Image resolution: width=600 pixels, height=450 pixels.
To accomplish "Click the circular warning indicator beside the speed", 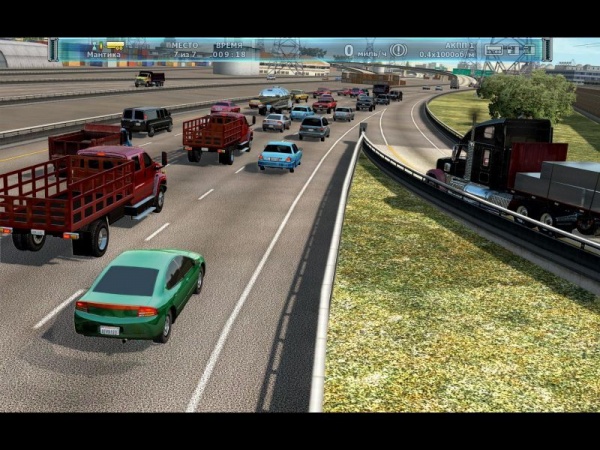I will coord(398,49).
